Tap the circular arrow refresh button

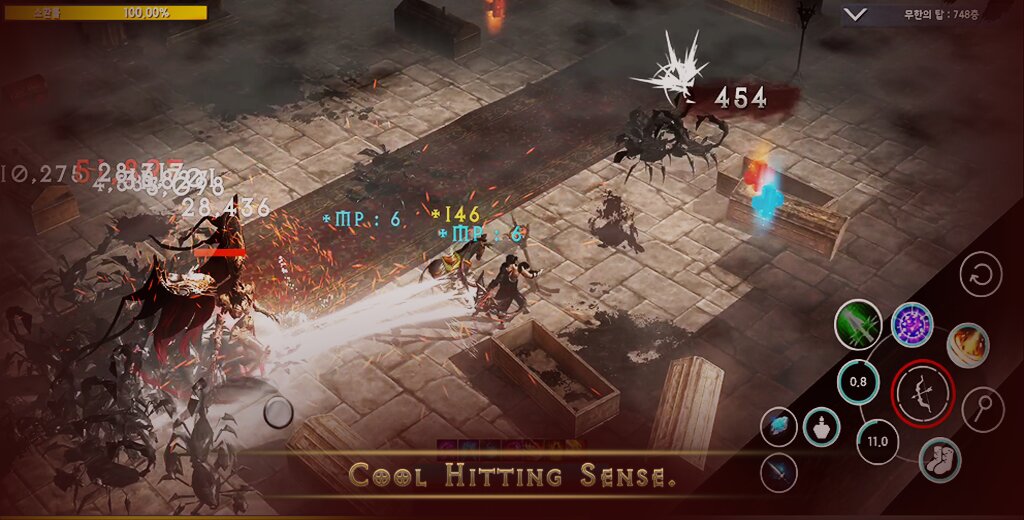pyautogui.click(x=981, y=274)
